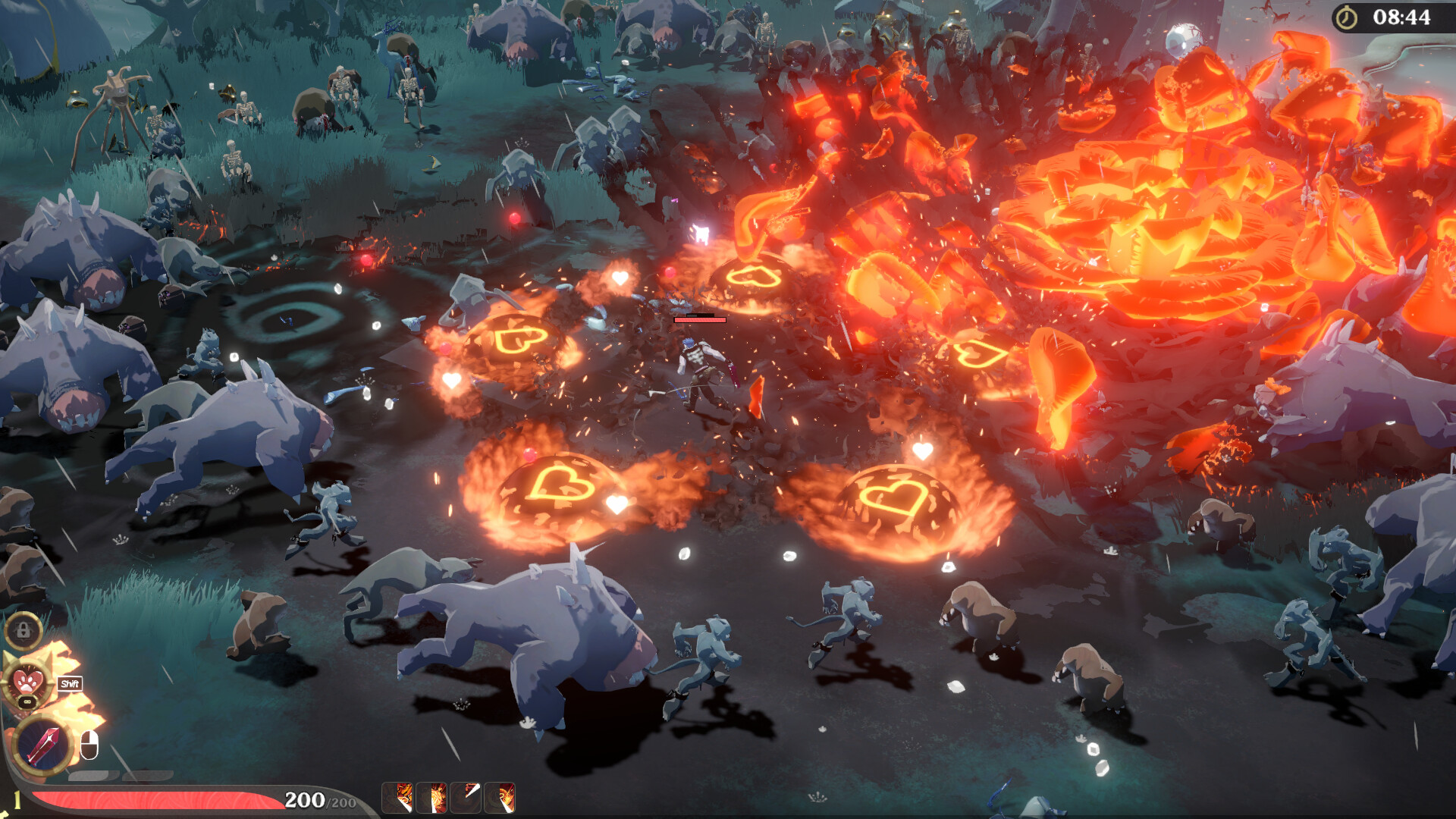Click the infinity charges badge under the paw ability
This screenshot has height=819, width=1456.
[27, 701]
